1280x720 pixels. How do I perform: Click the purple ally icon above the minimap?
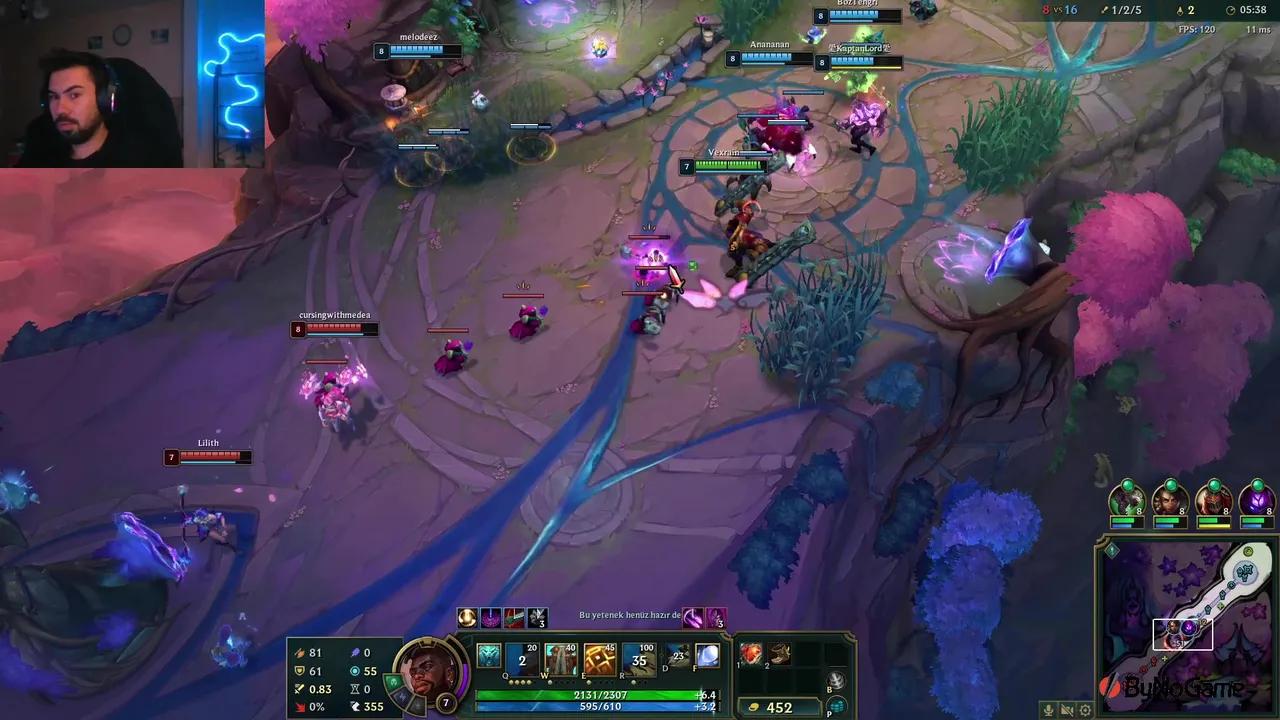click(x=1255, y=501)
